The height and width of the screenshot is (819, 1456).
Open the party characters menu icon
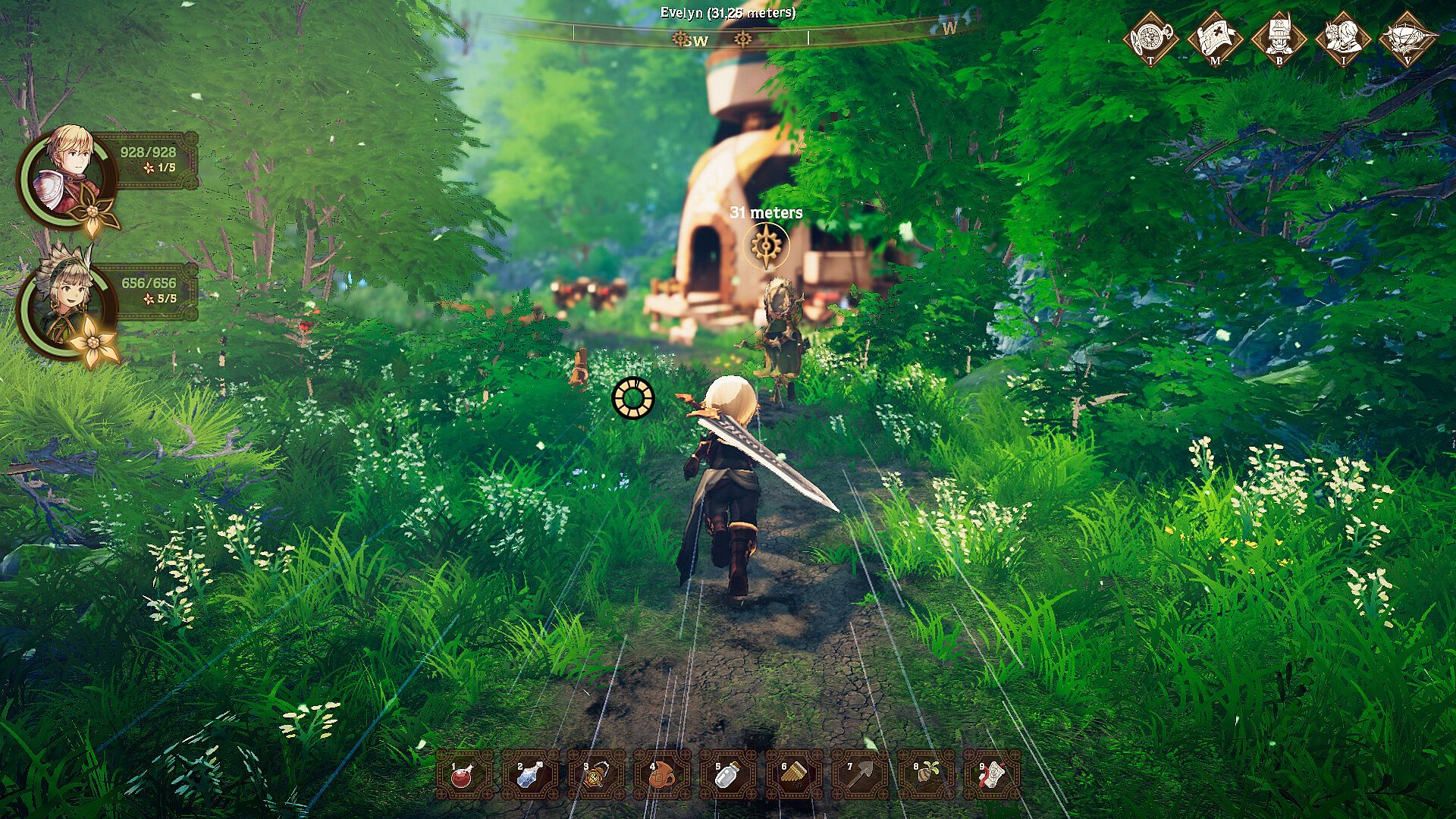click(1343, 37)
